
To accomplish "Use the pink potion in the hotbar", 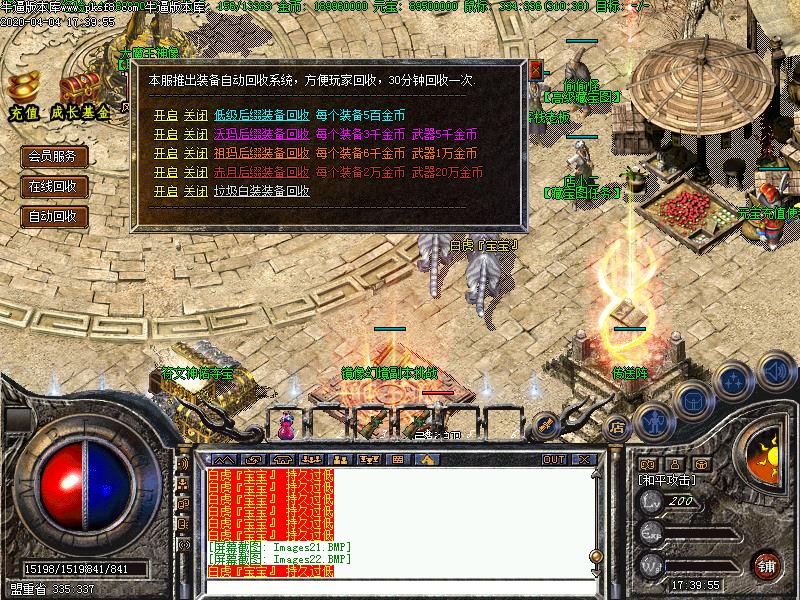I will (288, 424).
